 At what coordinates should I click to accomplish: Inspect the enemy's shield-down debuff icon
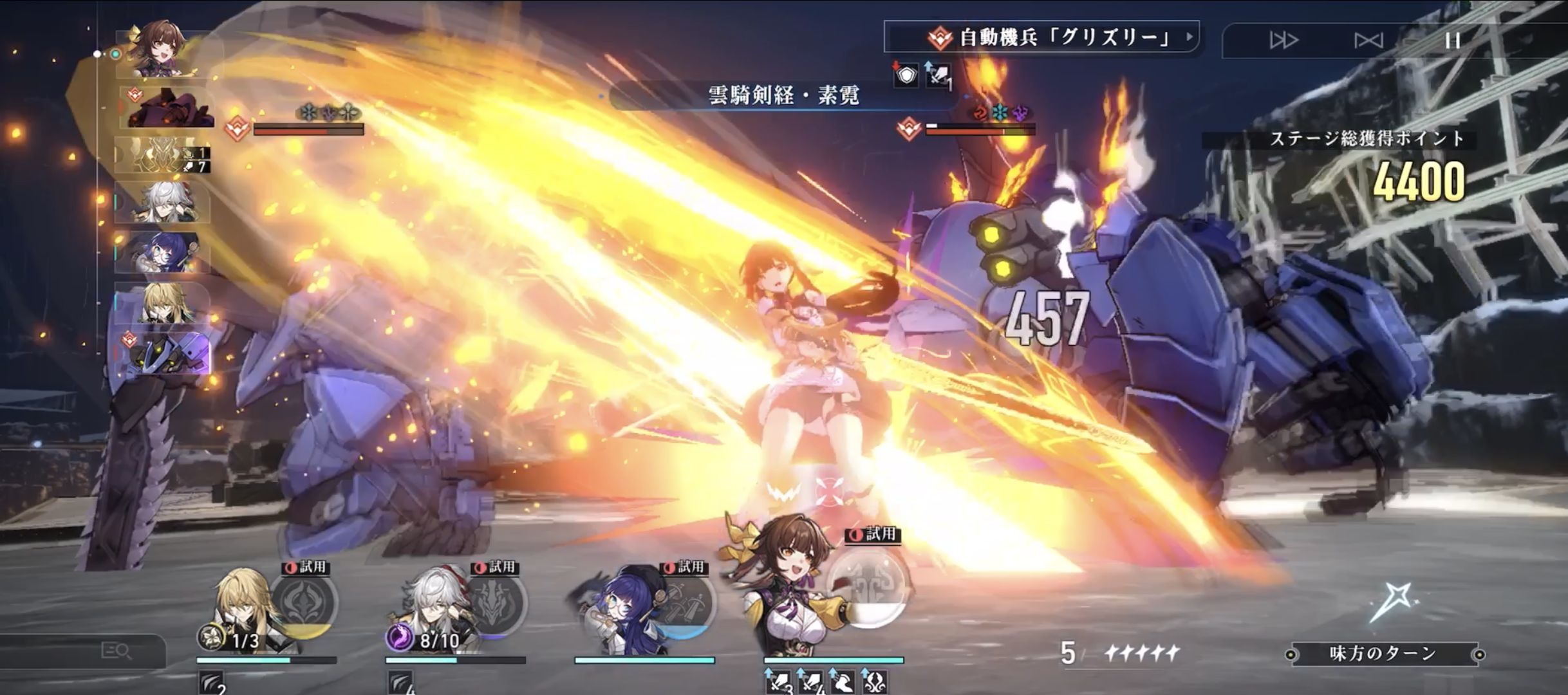coord(906,76)
